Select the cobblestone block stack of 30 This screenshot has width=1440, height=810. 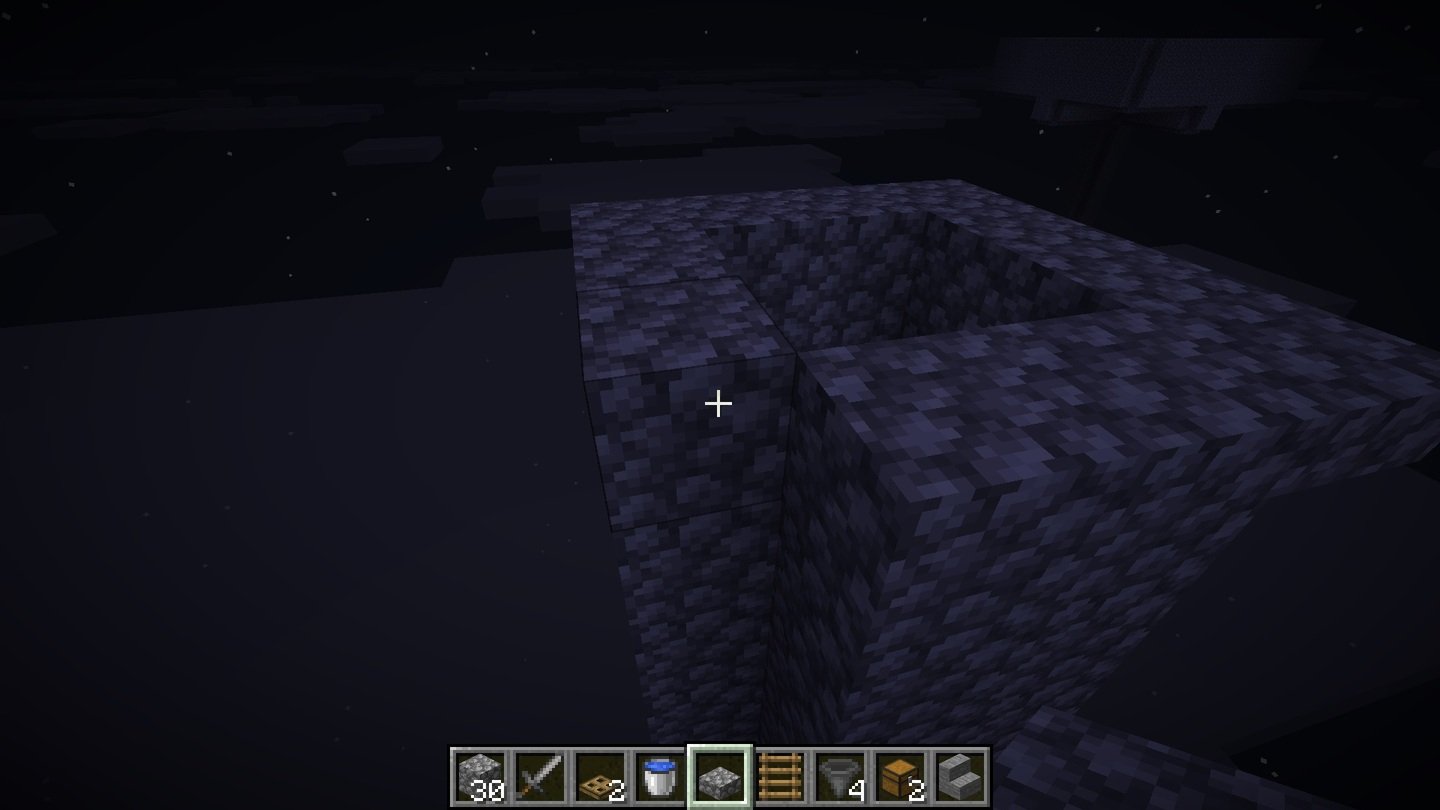click(480, 777)
